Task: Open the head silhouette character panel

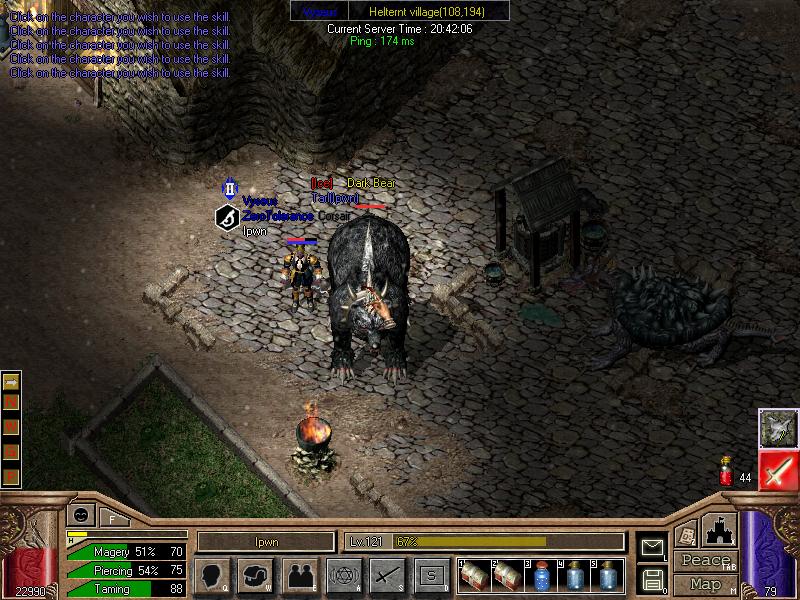Action: pyautogui.click(x=212, y=575)
